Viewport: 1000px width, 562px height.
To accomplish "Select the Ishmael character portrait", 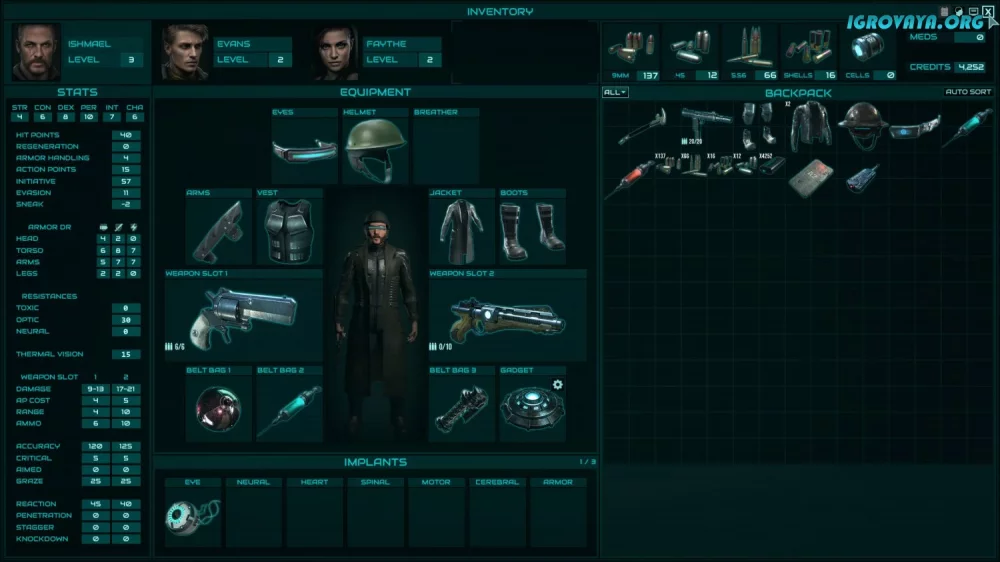I will pyautogui.click(x=37, y=52).
